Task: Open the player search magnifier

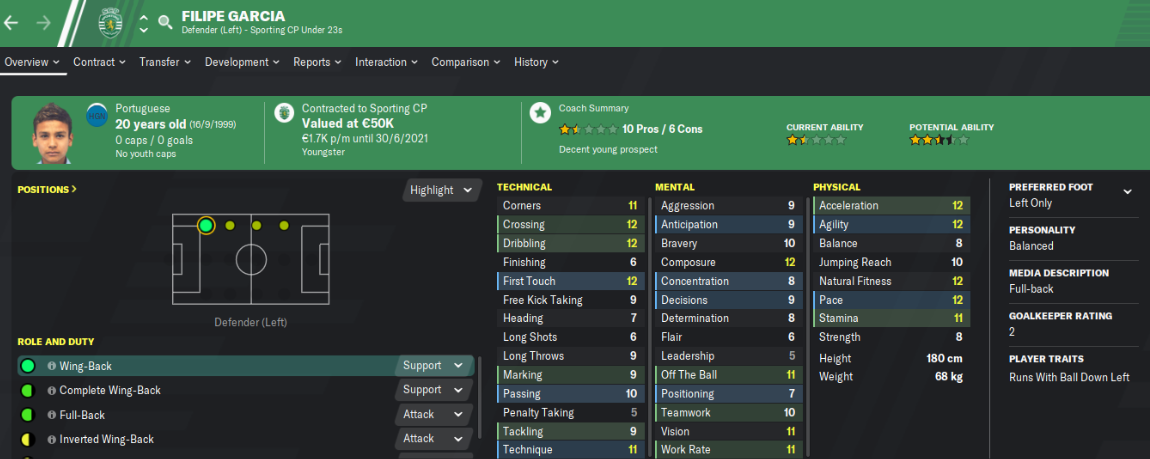Action: tap(165, 21)
